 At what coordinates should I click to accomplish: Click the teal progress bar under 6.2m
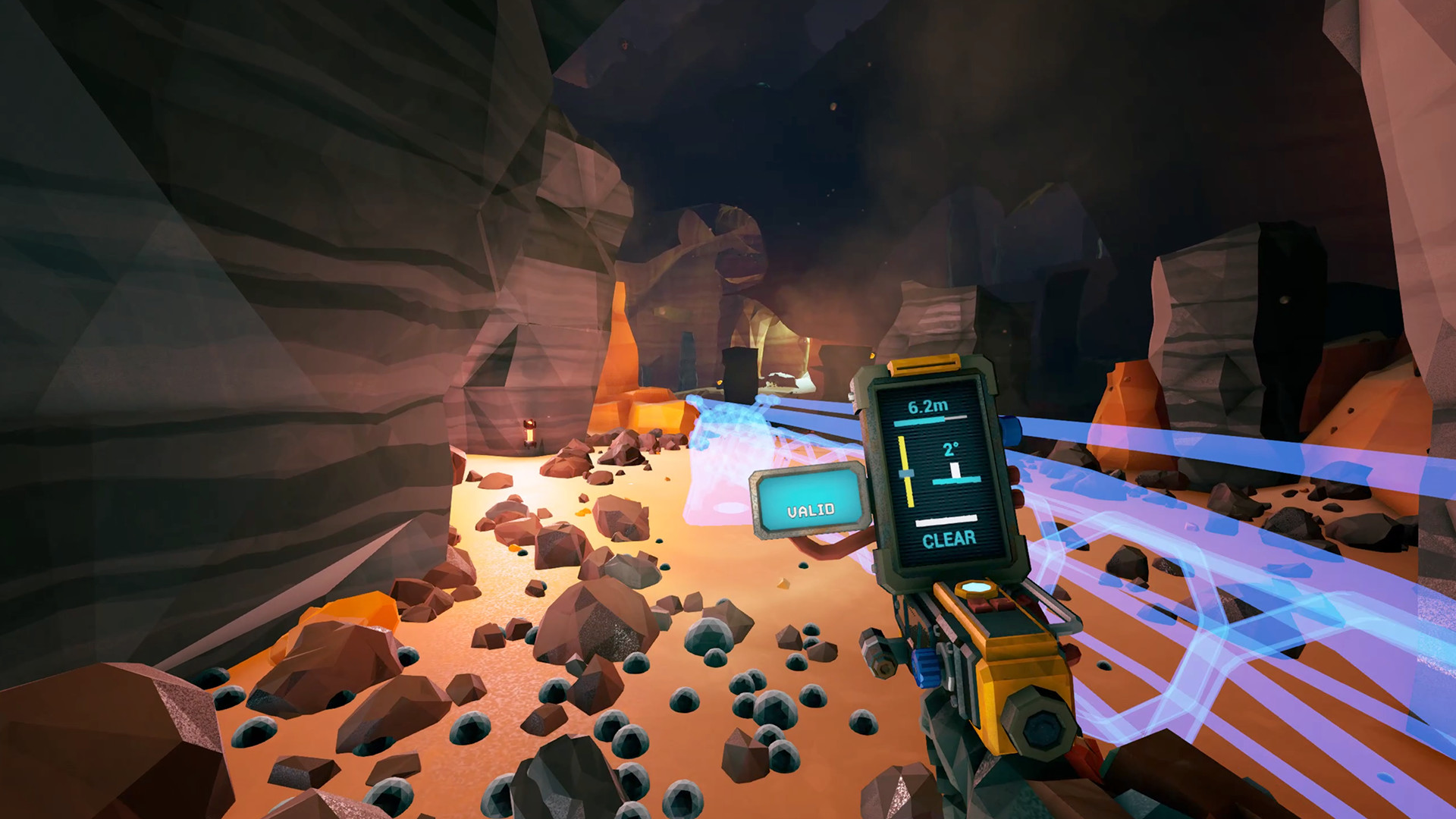pos(920,420)
